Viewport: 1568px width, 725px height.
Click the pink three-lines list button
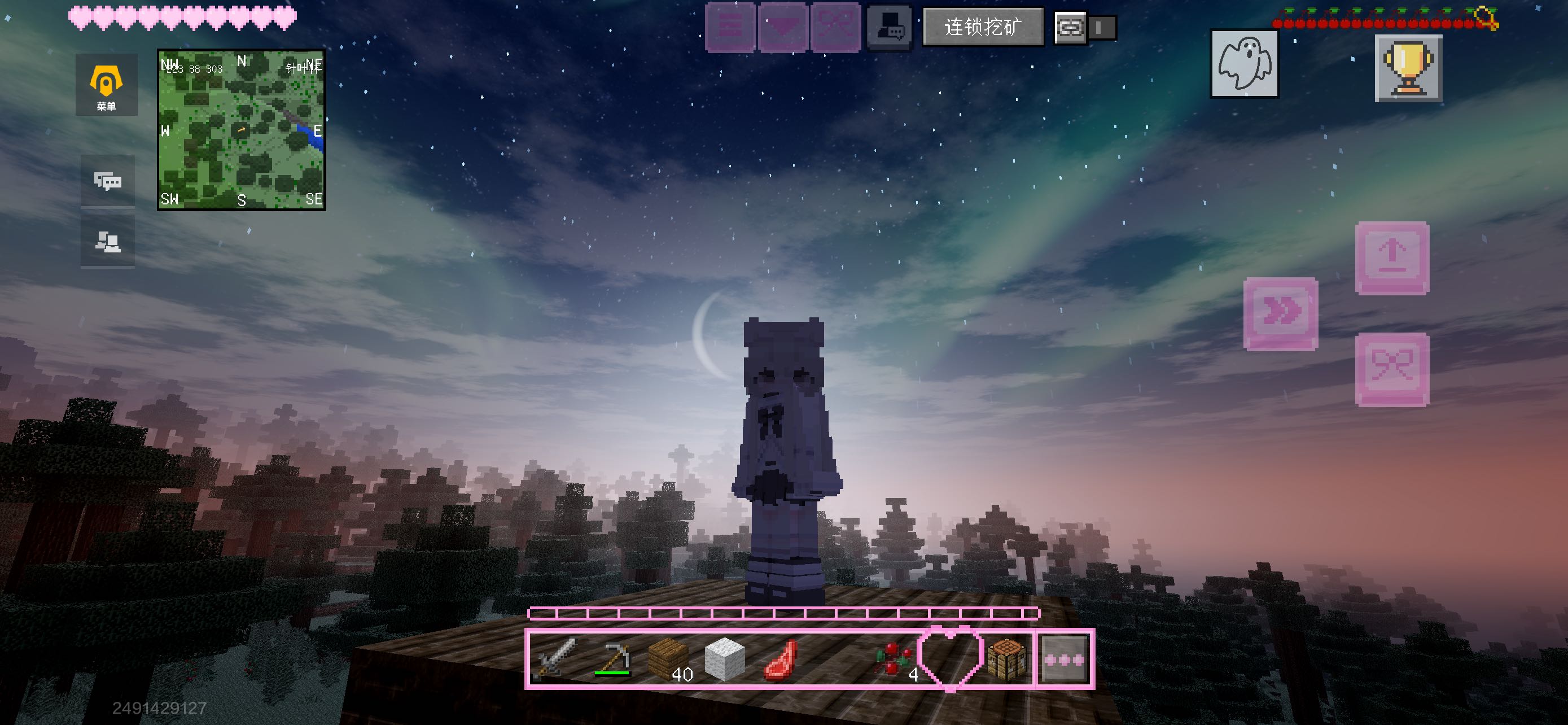730,28
